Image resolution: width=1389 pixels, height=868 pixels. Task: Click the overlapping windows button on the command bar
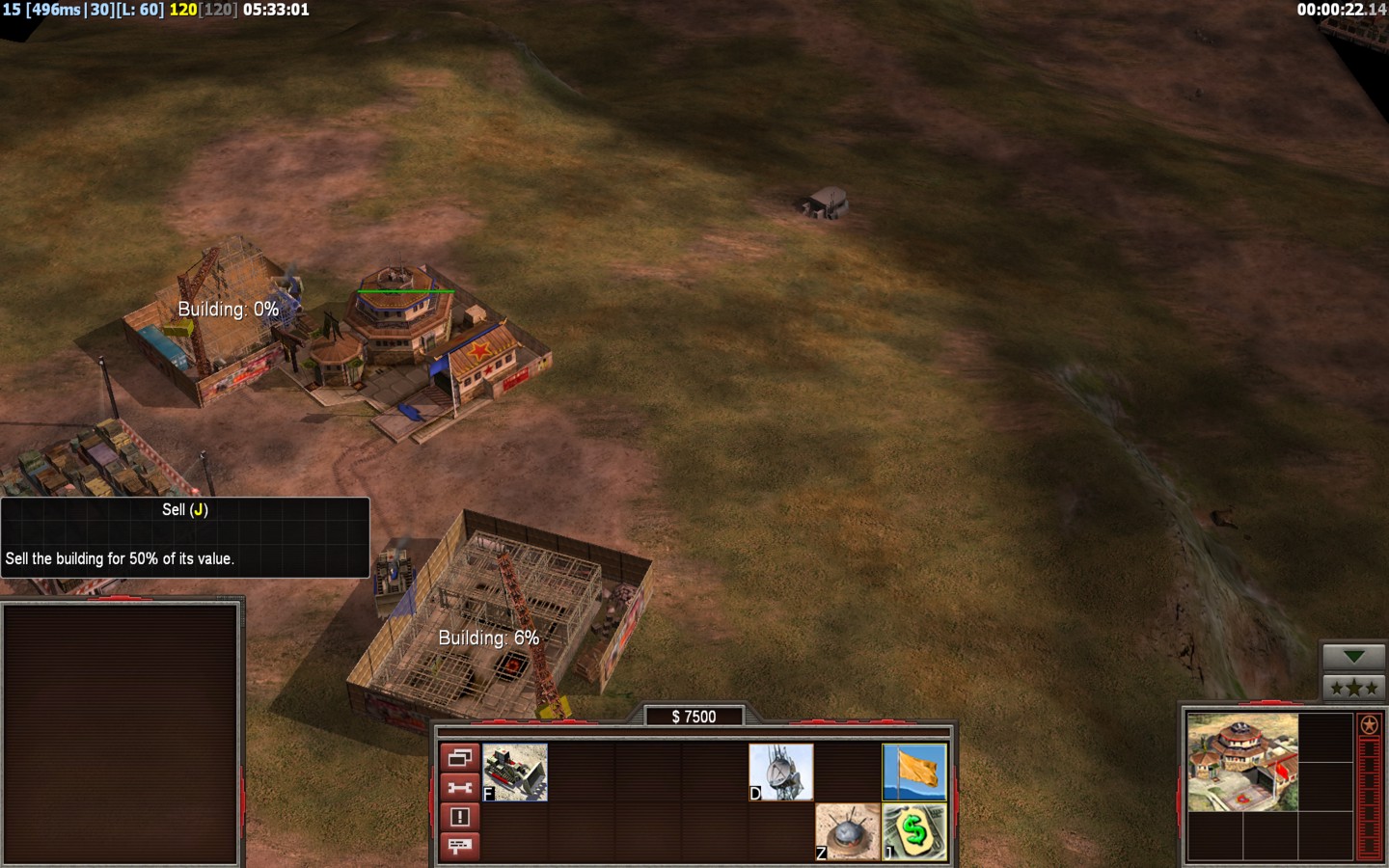pyautogui.click(x=459, y=758)
